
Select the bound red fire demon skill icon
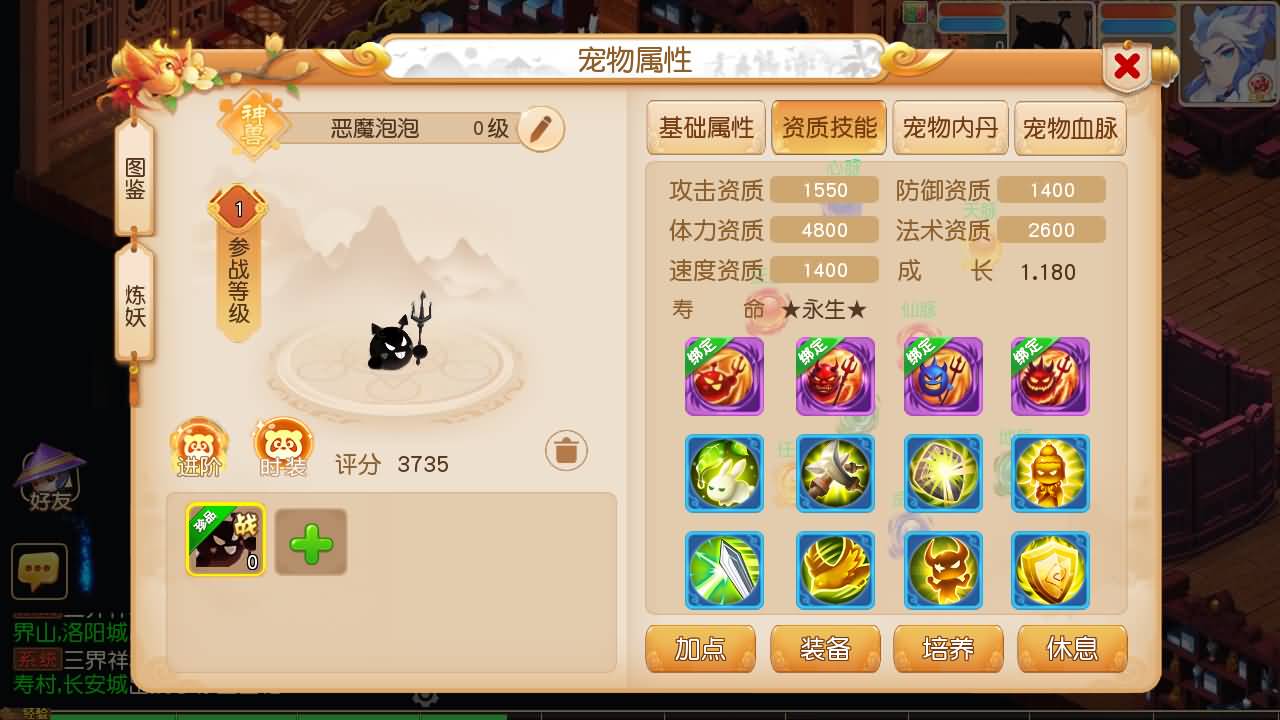pyautogui.click(x=724, y=377)
